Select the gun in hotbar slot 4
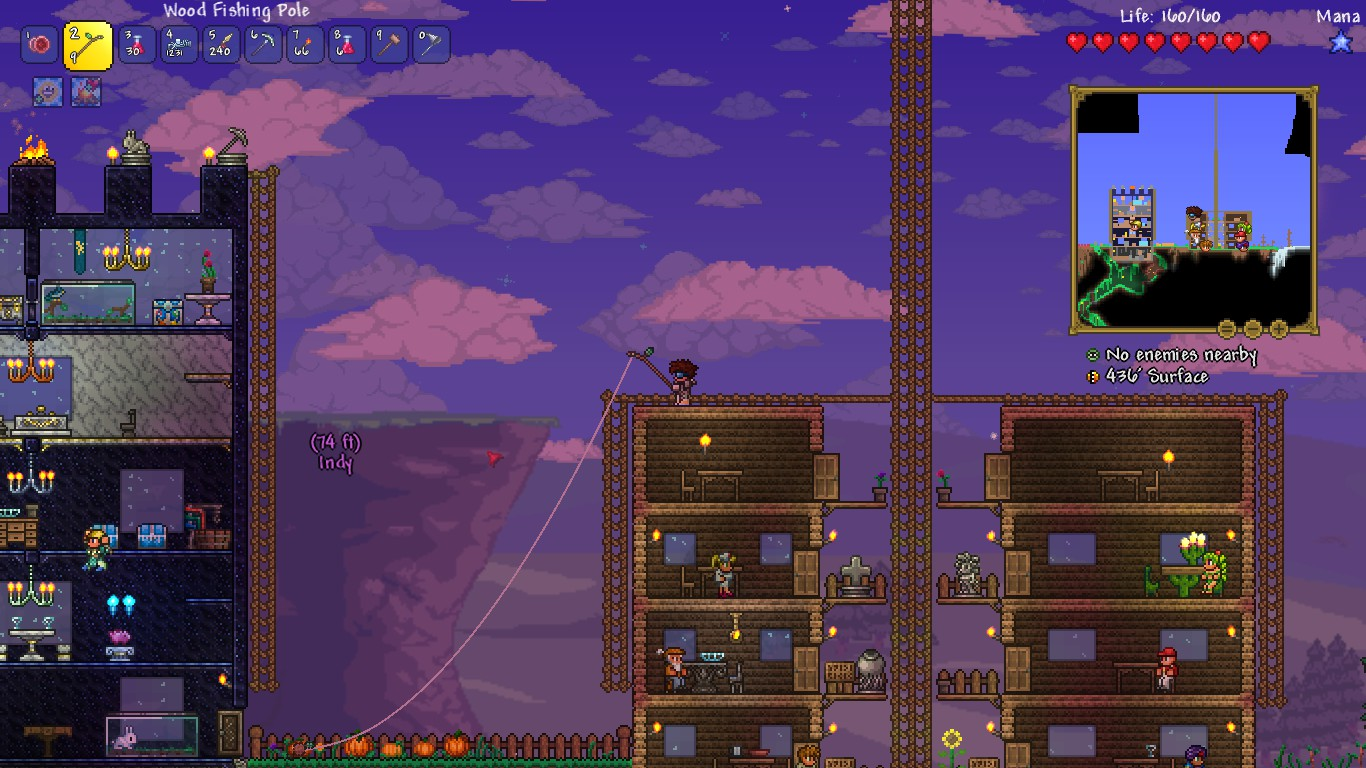Viewport: 1366px width, 768px height. [179, 45]
